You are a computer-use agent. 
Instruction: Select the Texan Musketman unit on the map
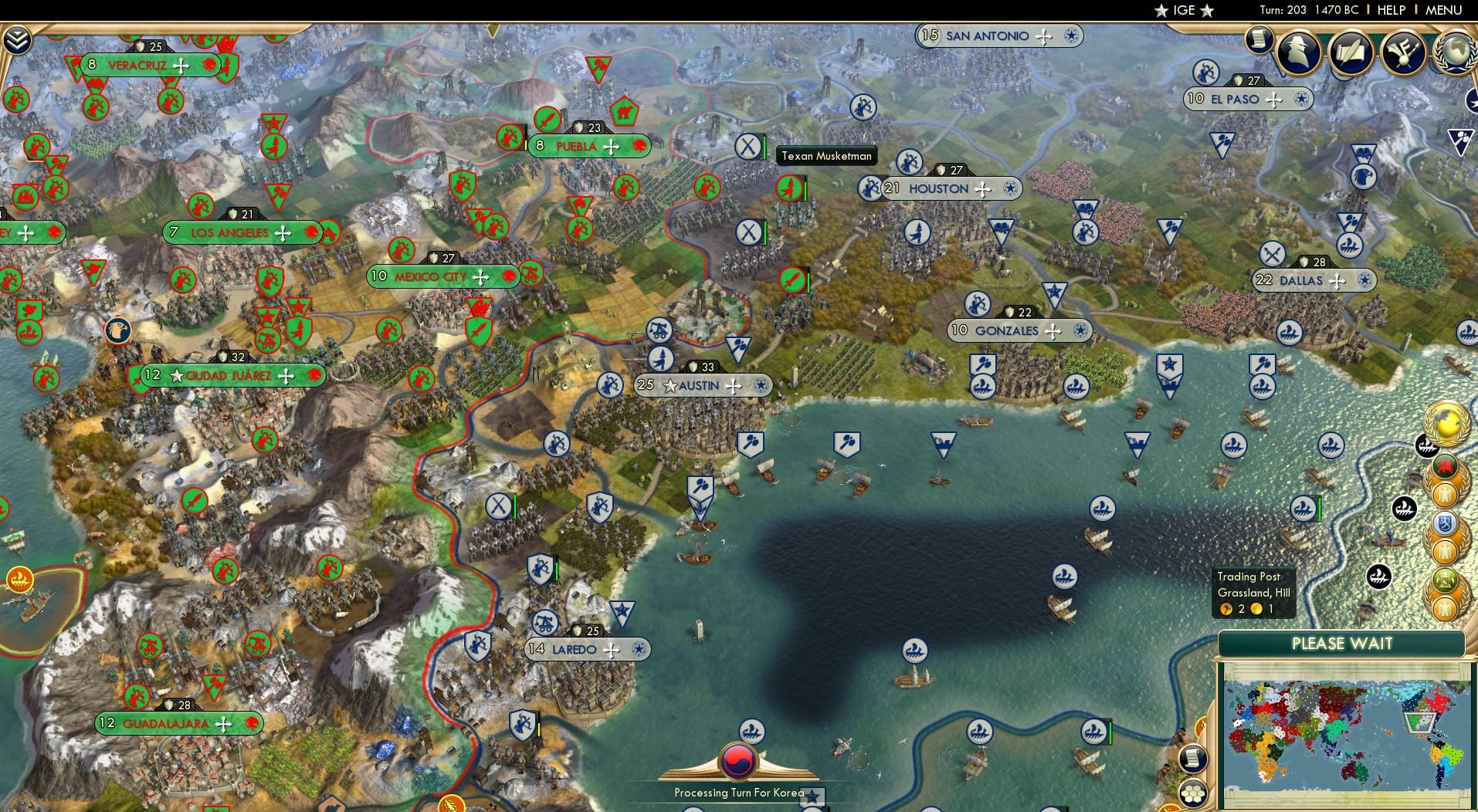788,188
